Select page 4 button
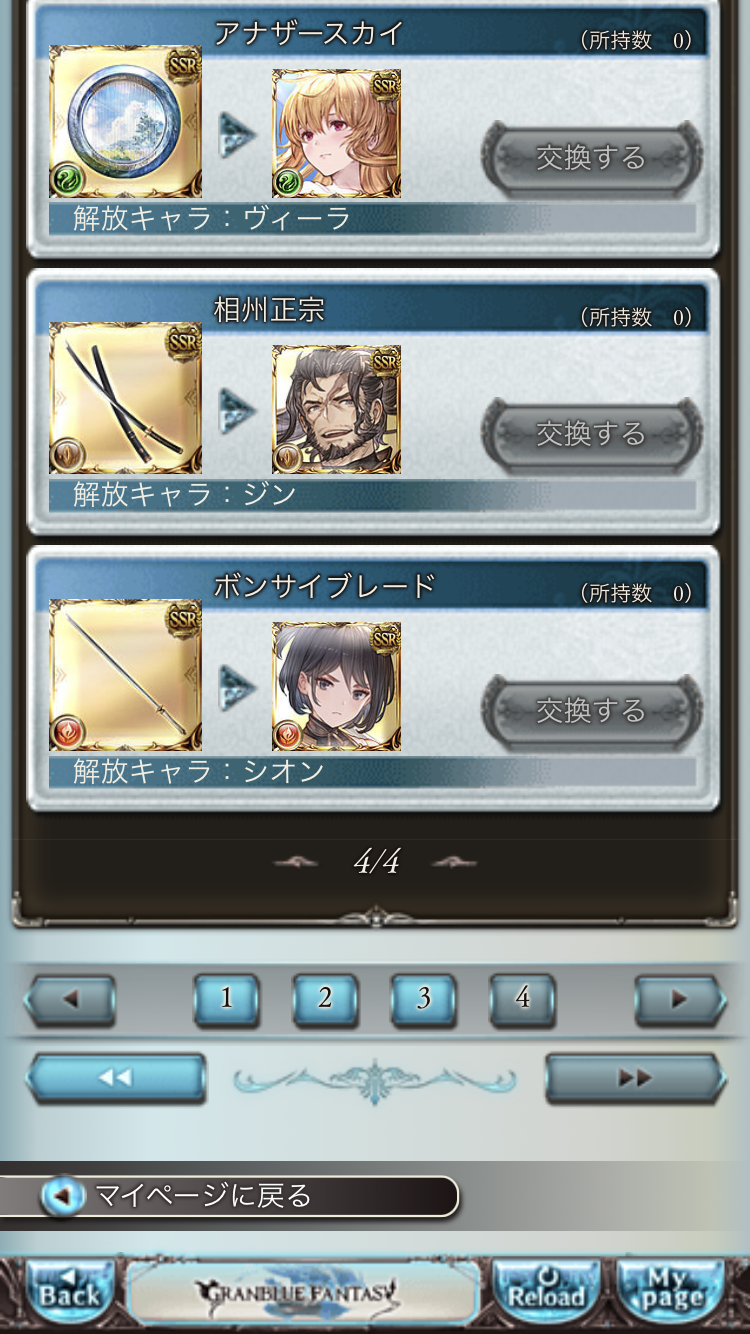This screenshot has height=1334, width=750. click(x=522, y=999)
